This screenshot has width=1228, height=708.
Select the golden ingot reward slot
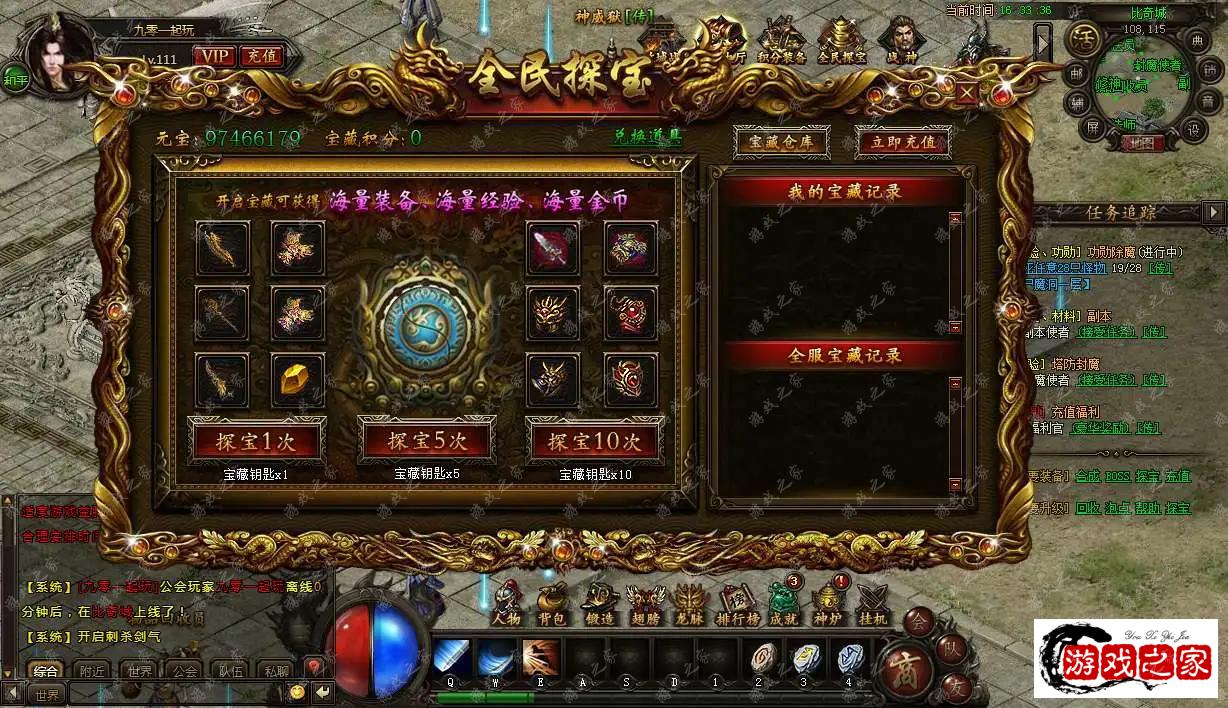pyautogui.click(x=298, y=380)
